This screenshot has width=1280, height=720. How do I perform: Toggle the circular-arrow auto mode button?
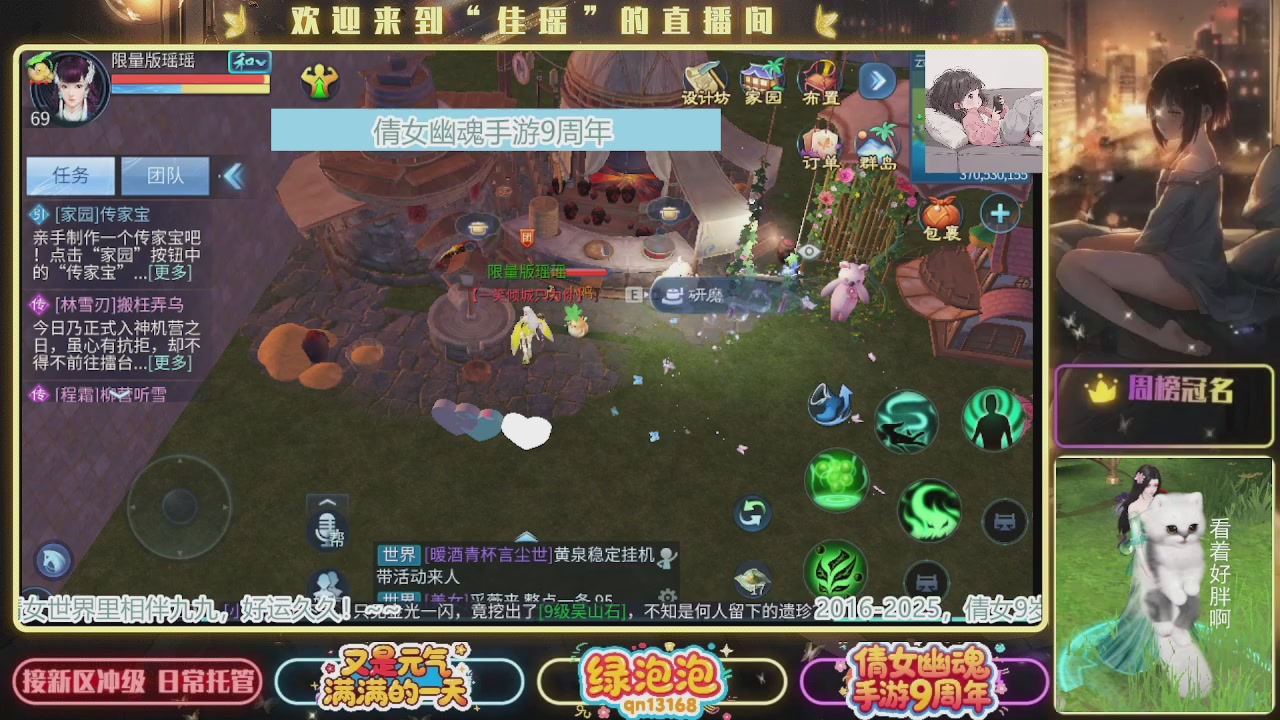coord(752,514)
